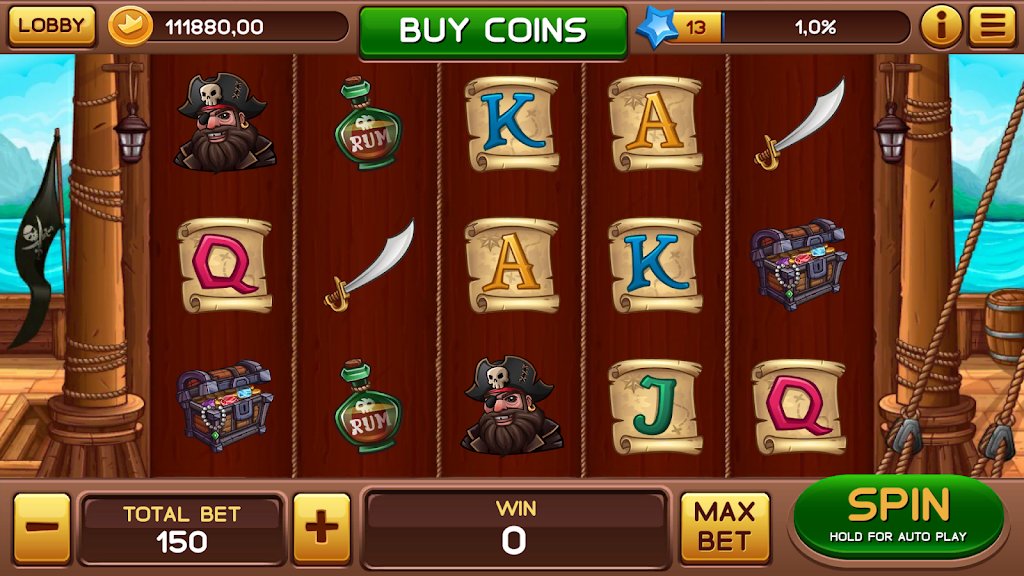Increase total bet with plus button

pos(321,527)
